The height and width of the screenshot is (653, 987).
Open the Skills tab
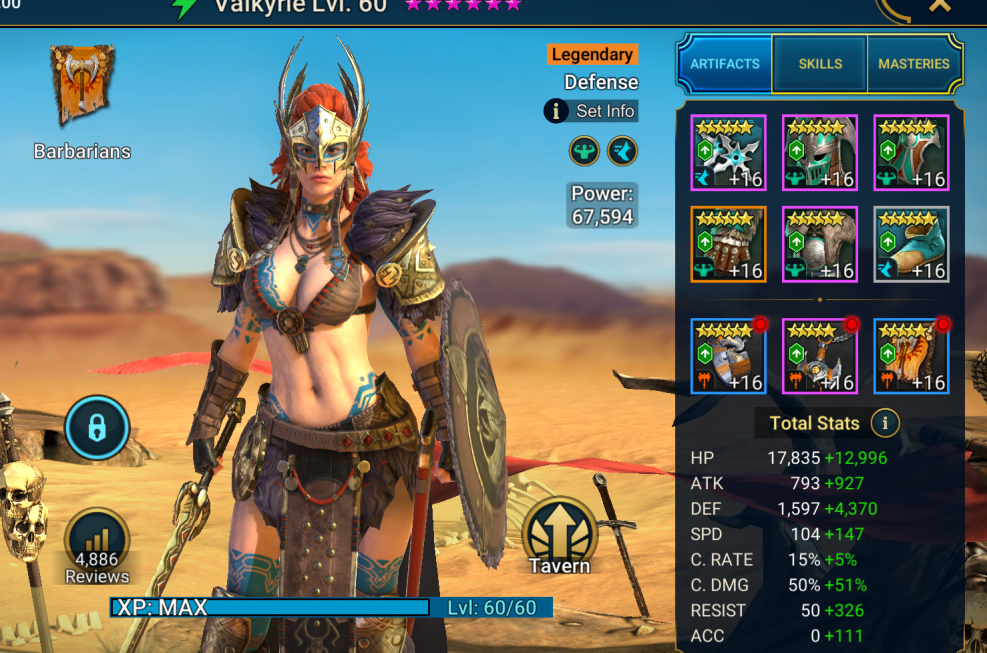point(820,64)
